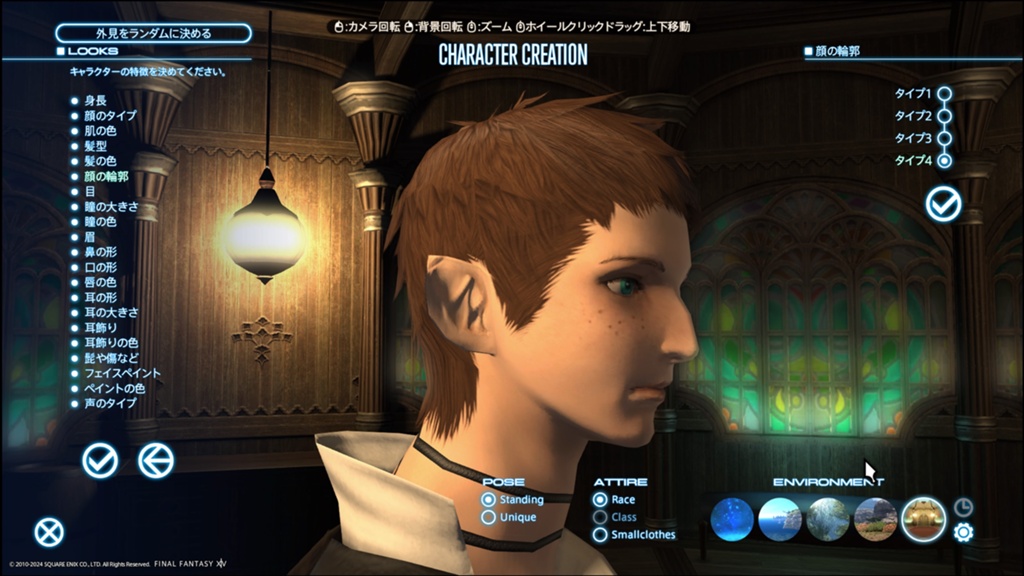This screenshot has height=576, width=1024.
Task: Open the gear settings icon
Action: (x=963, y=533)
